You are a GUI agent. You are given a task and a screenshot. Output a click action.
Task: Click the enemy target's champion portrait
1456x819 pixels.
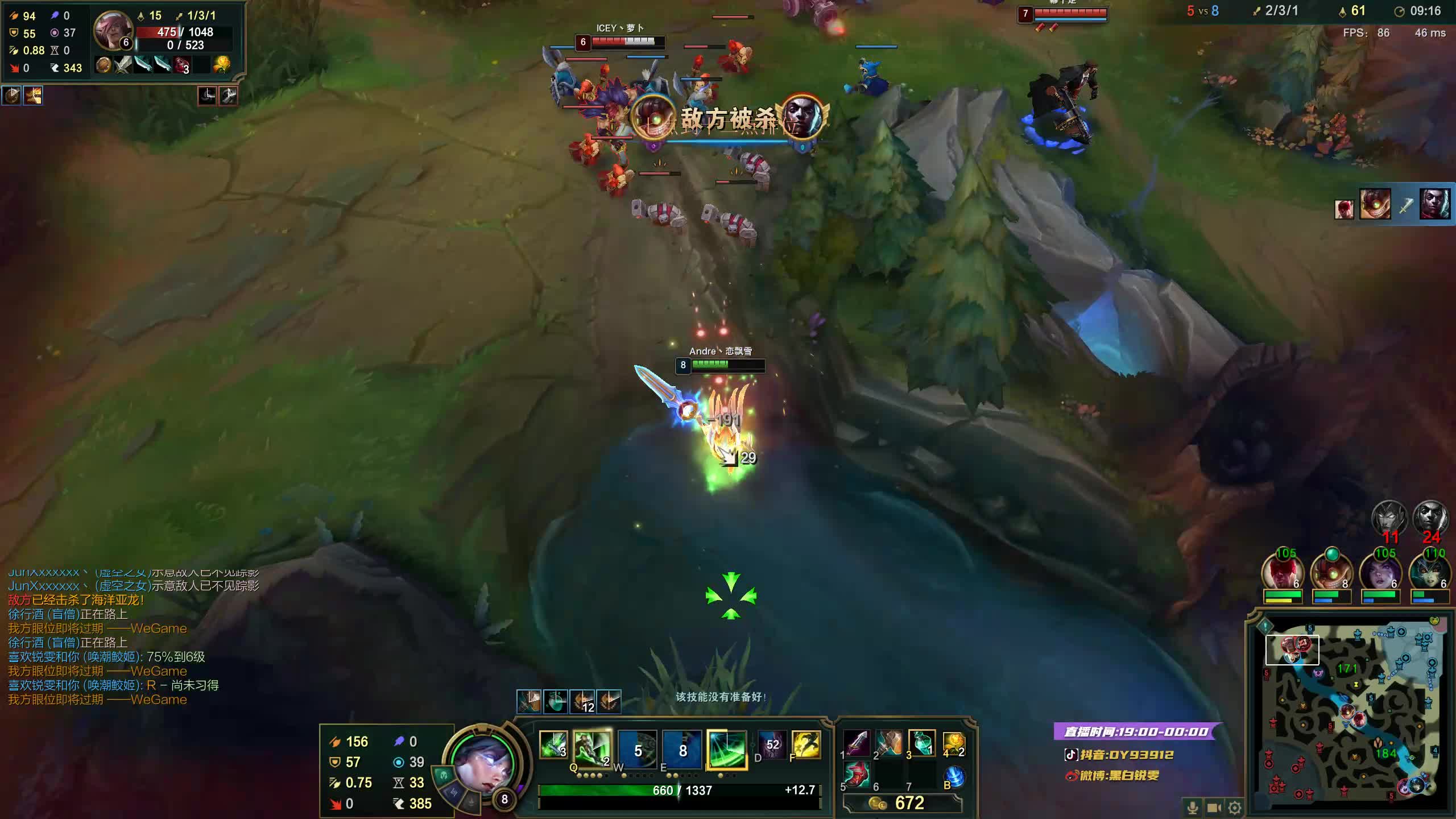(x=113, y=31)
